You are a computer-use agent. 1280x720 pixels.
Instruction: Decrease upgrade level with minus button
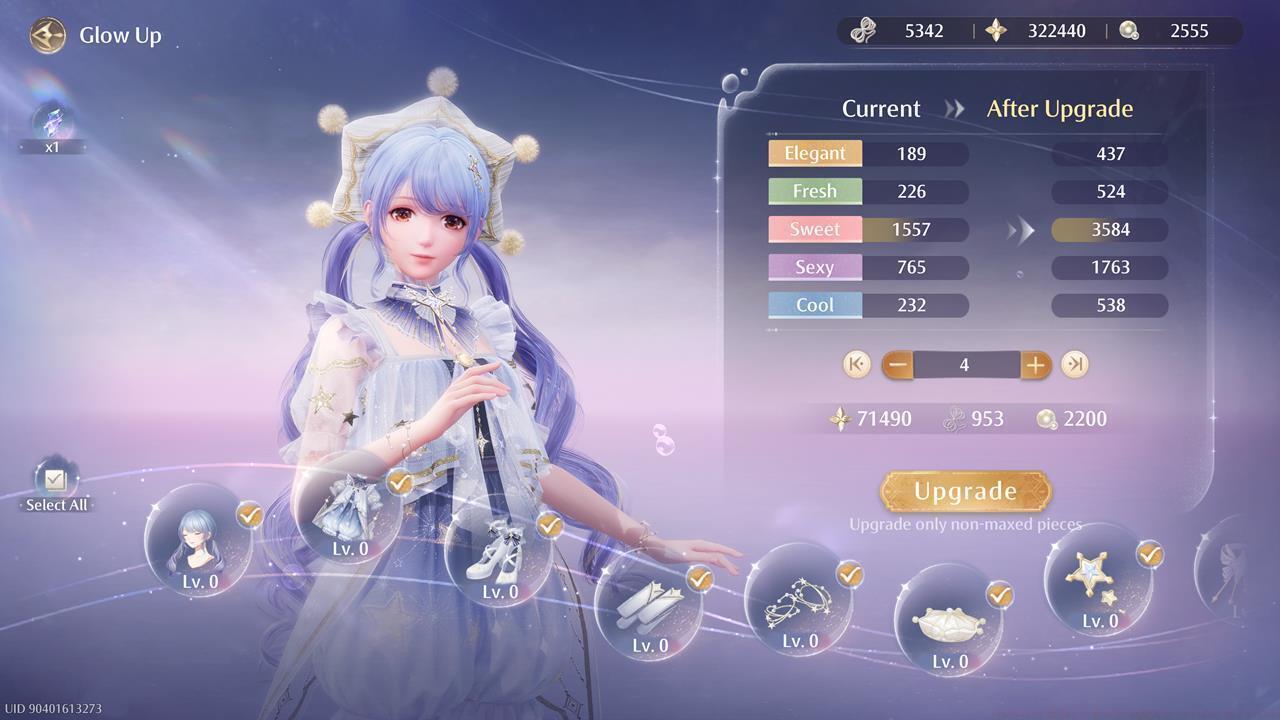pos(897,365)
